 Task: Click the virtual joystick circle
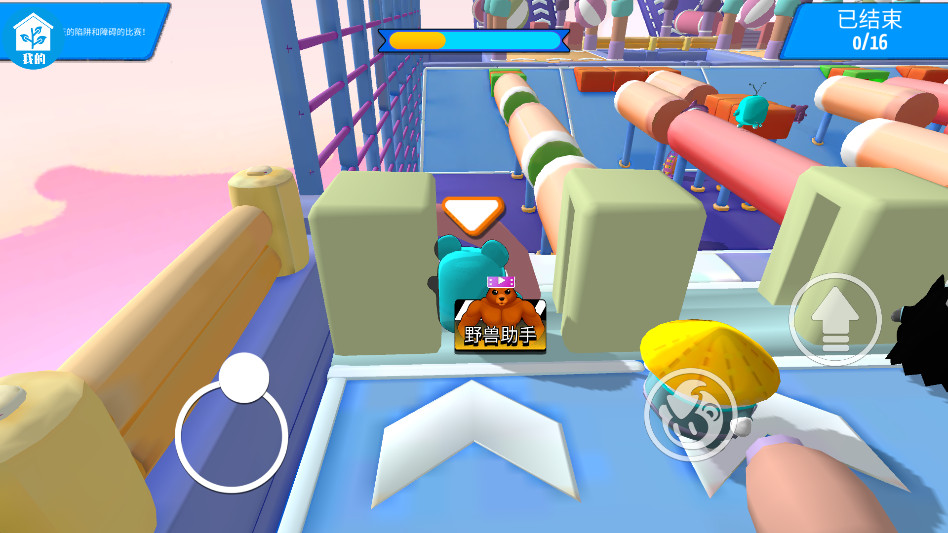click(x=232, y=435)
